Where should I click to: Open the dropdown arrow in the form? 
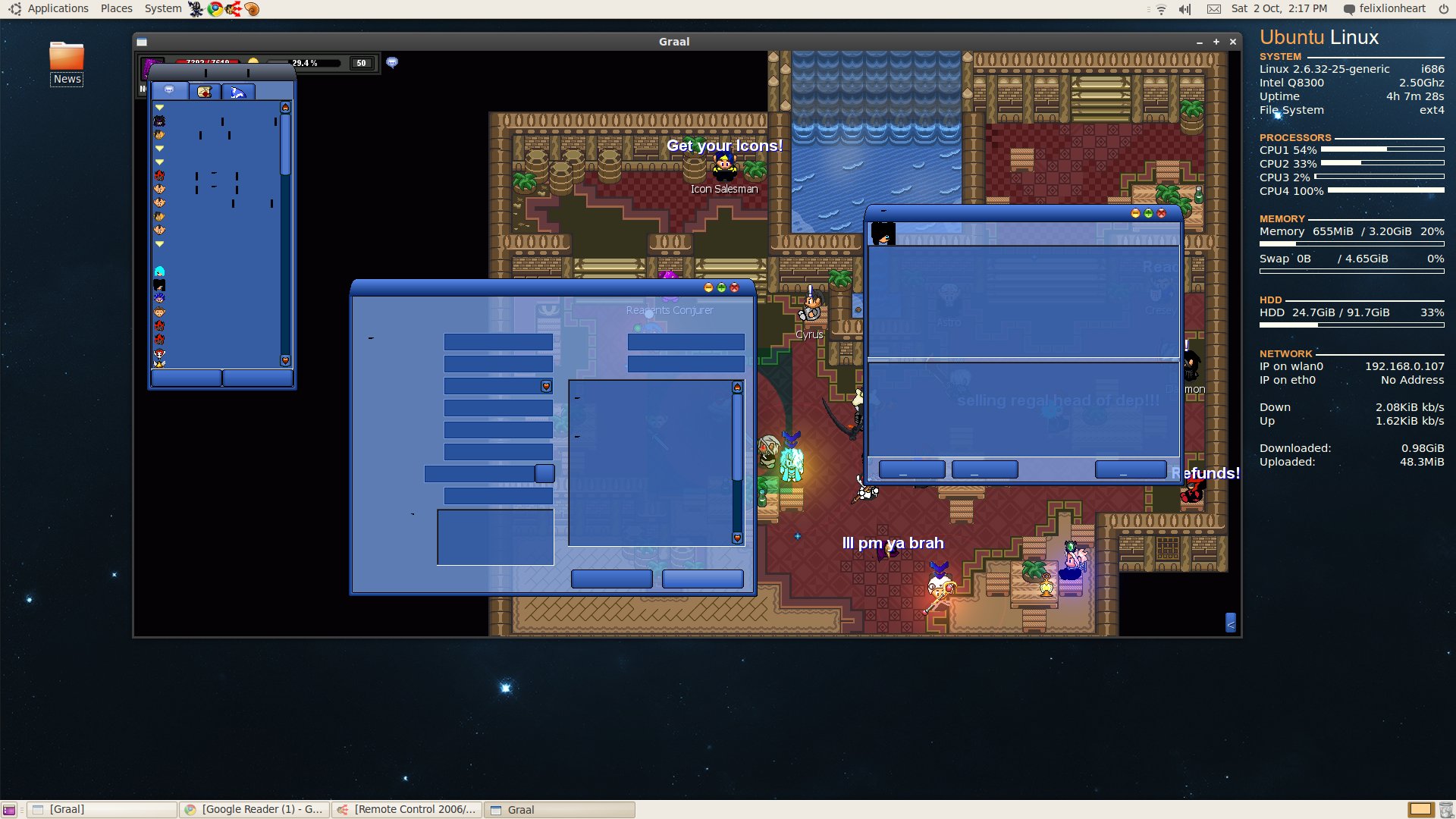point(546,387)
